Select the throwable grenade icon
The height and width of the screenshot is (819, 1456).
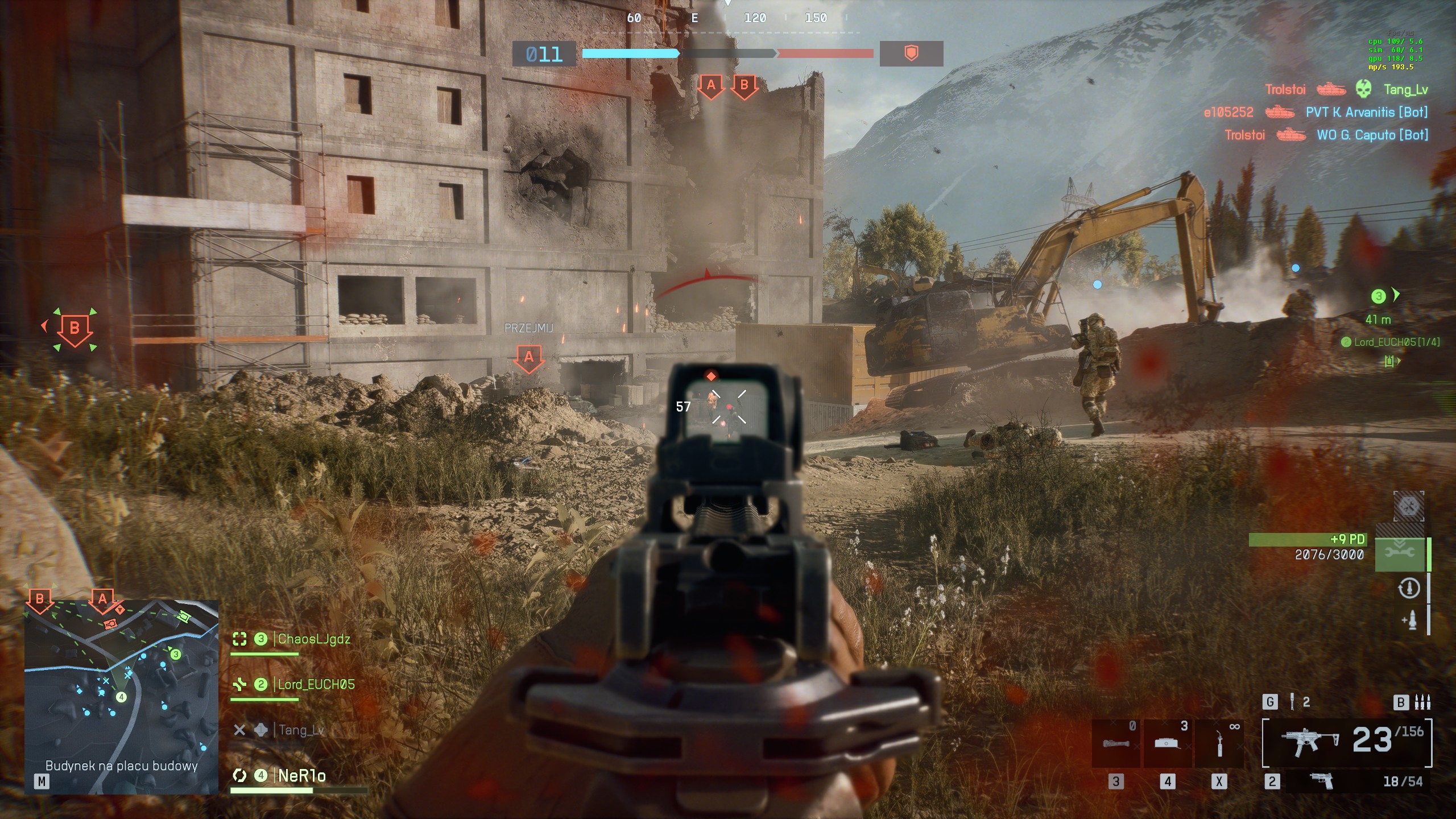click(x=1292, y=702)
